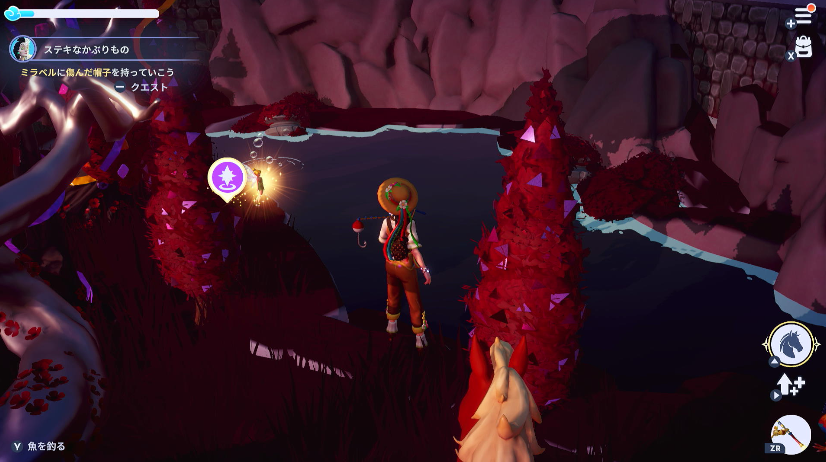Open the backpack inventory
This screenshot has width=826, height=462.
[x=803, y=47]
